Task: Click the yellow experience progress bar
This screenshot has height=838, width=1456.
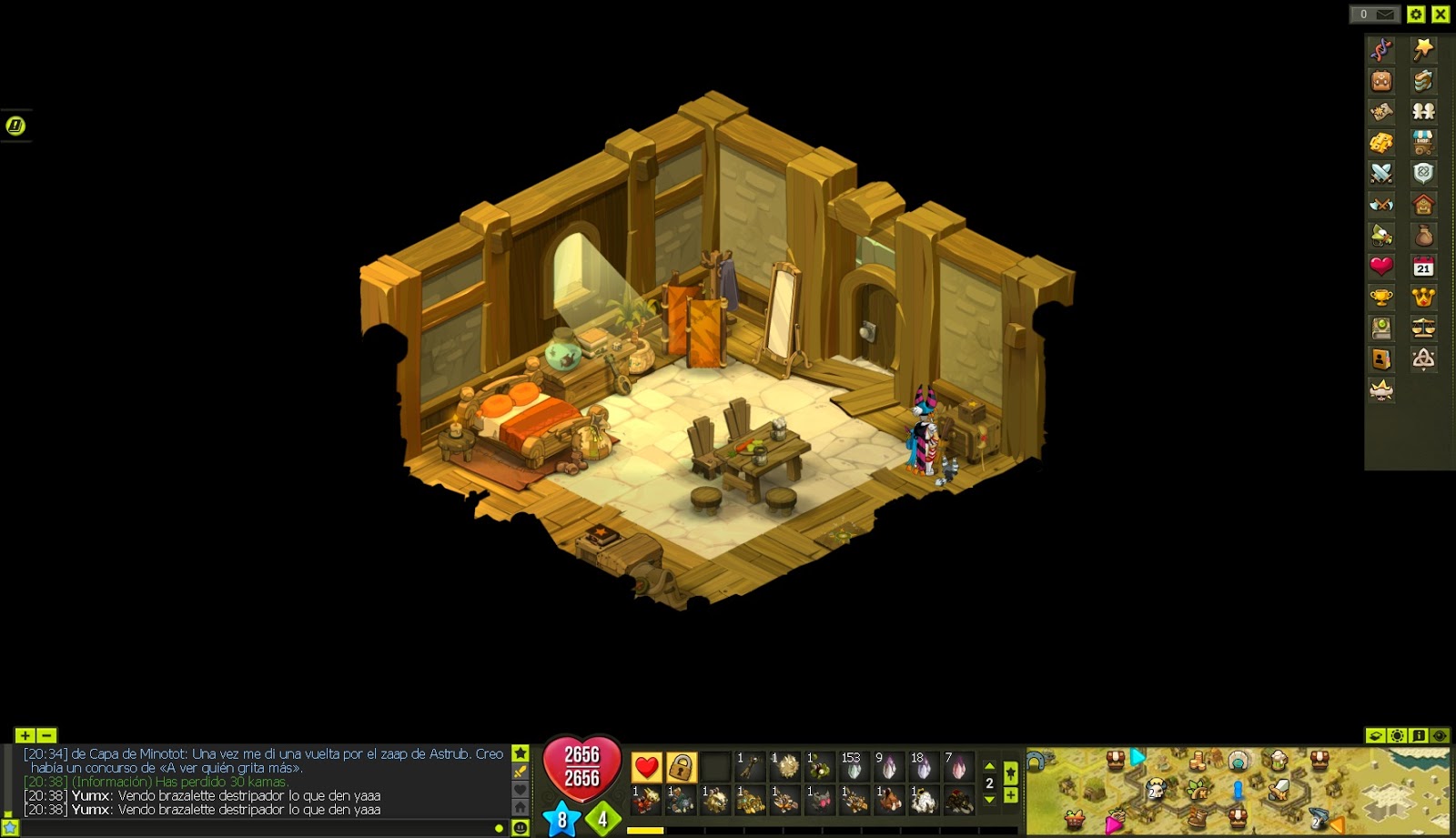Action: [646, 829]
